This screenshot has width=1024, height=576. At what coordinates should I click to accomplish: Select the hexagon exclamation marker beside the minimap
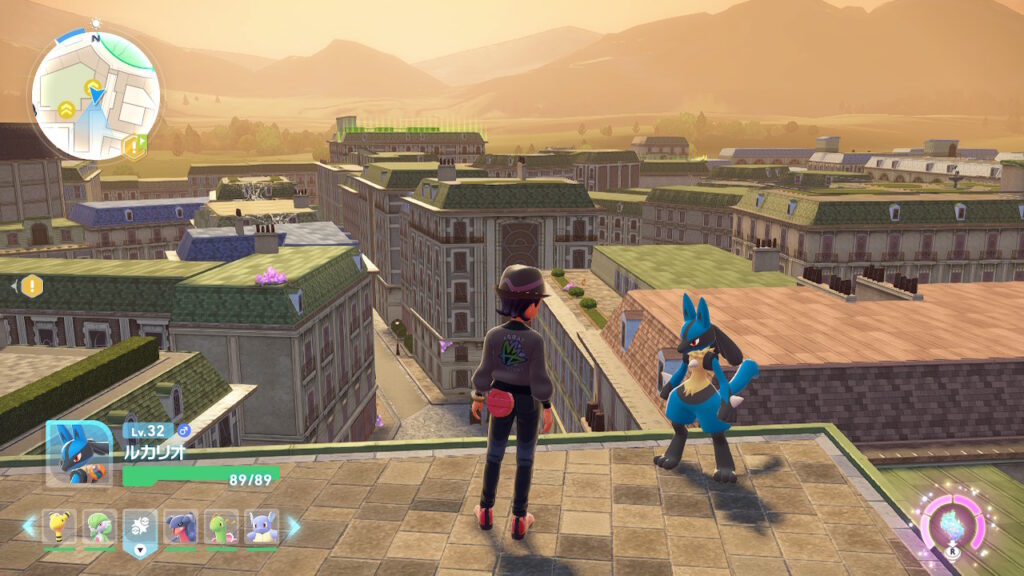pyautogui.click(x=133, y=147)
